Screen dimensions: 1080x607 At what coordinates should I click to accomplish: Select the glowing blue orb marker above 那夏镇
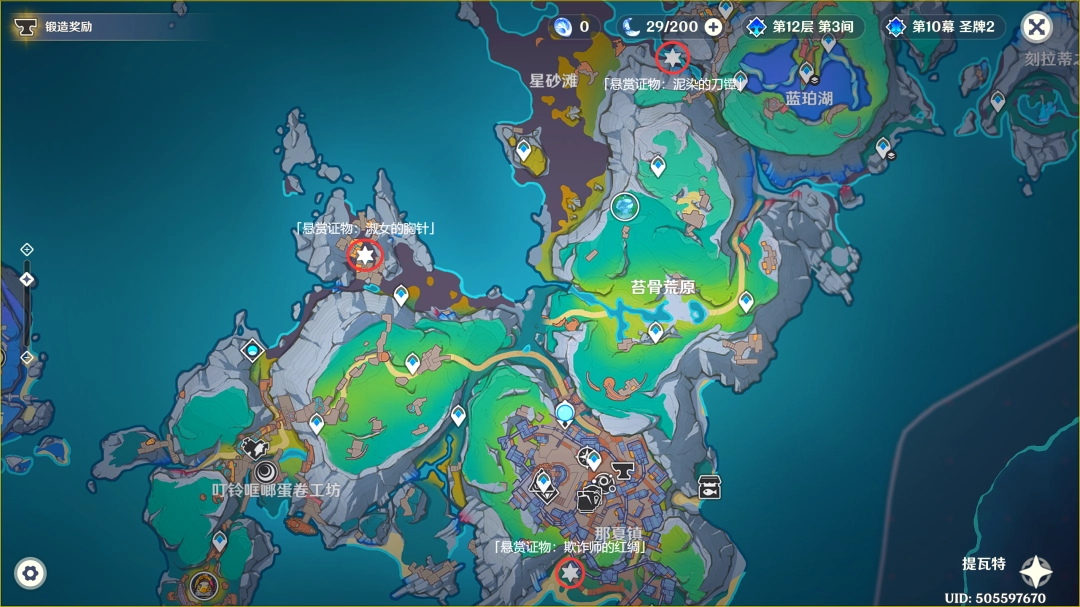click(x=565, y=412)
